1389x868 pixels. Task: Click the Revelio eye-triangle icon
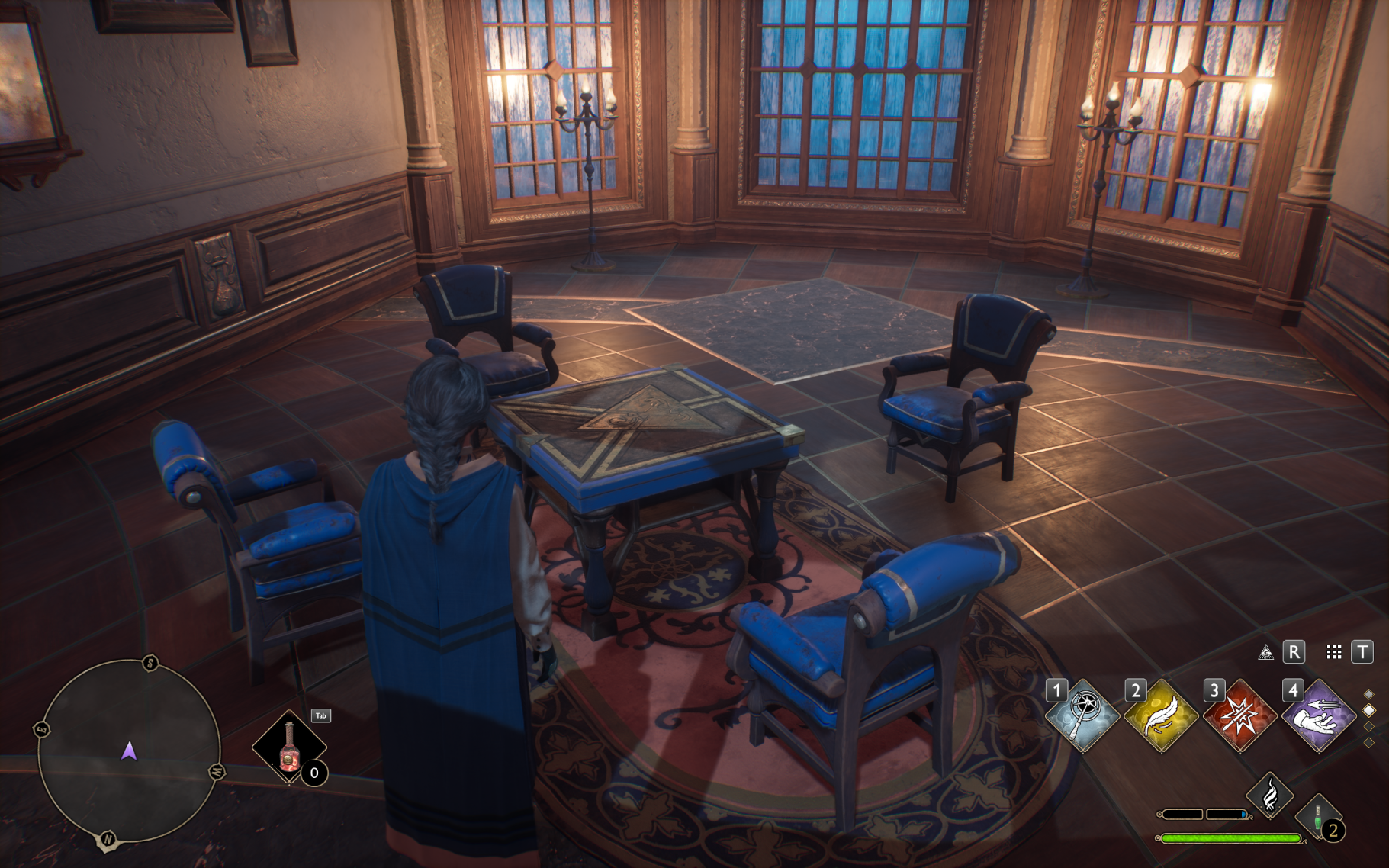(1266, 652)
